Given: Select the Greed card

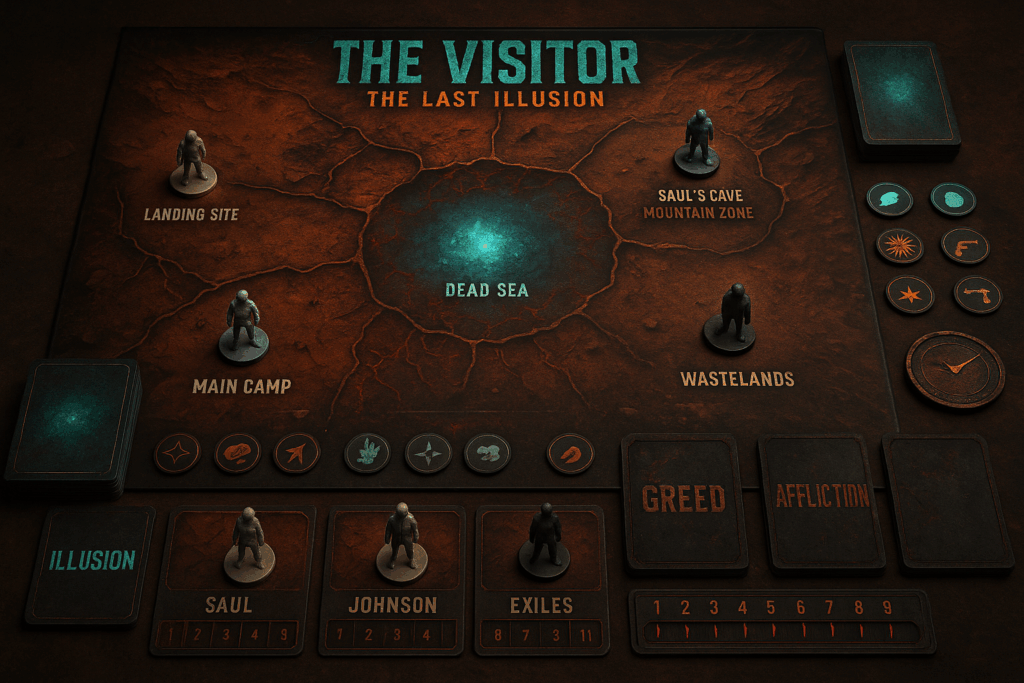Looking at the screenshot, I should point(684,500).
